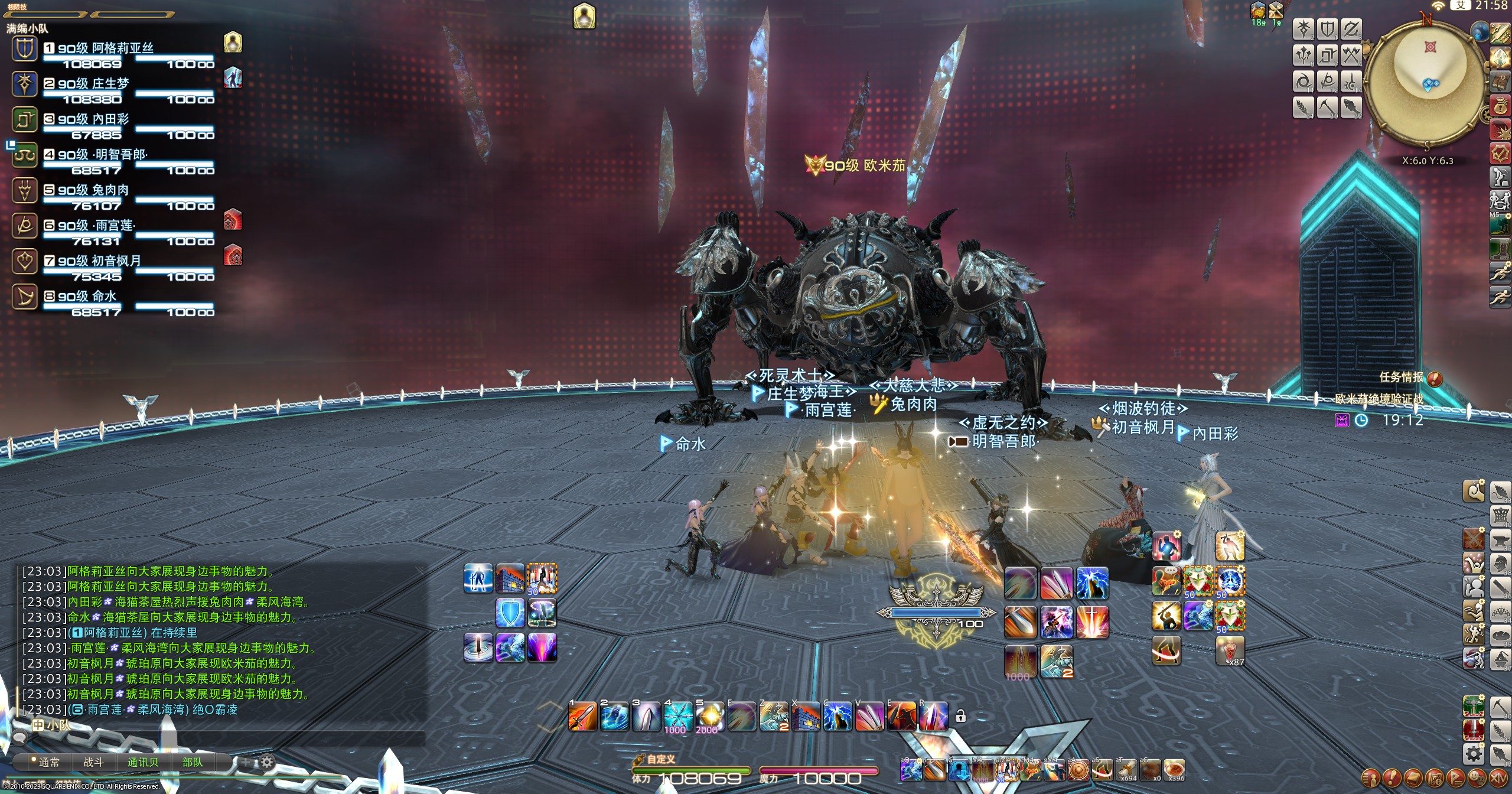
Task: Activate the blue shield ability icon
Action: coord(510,613)
